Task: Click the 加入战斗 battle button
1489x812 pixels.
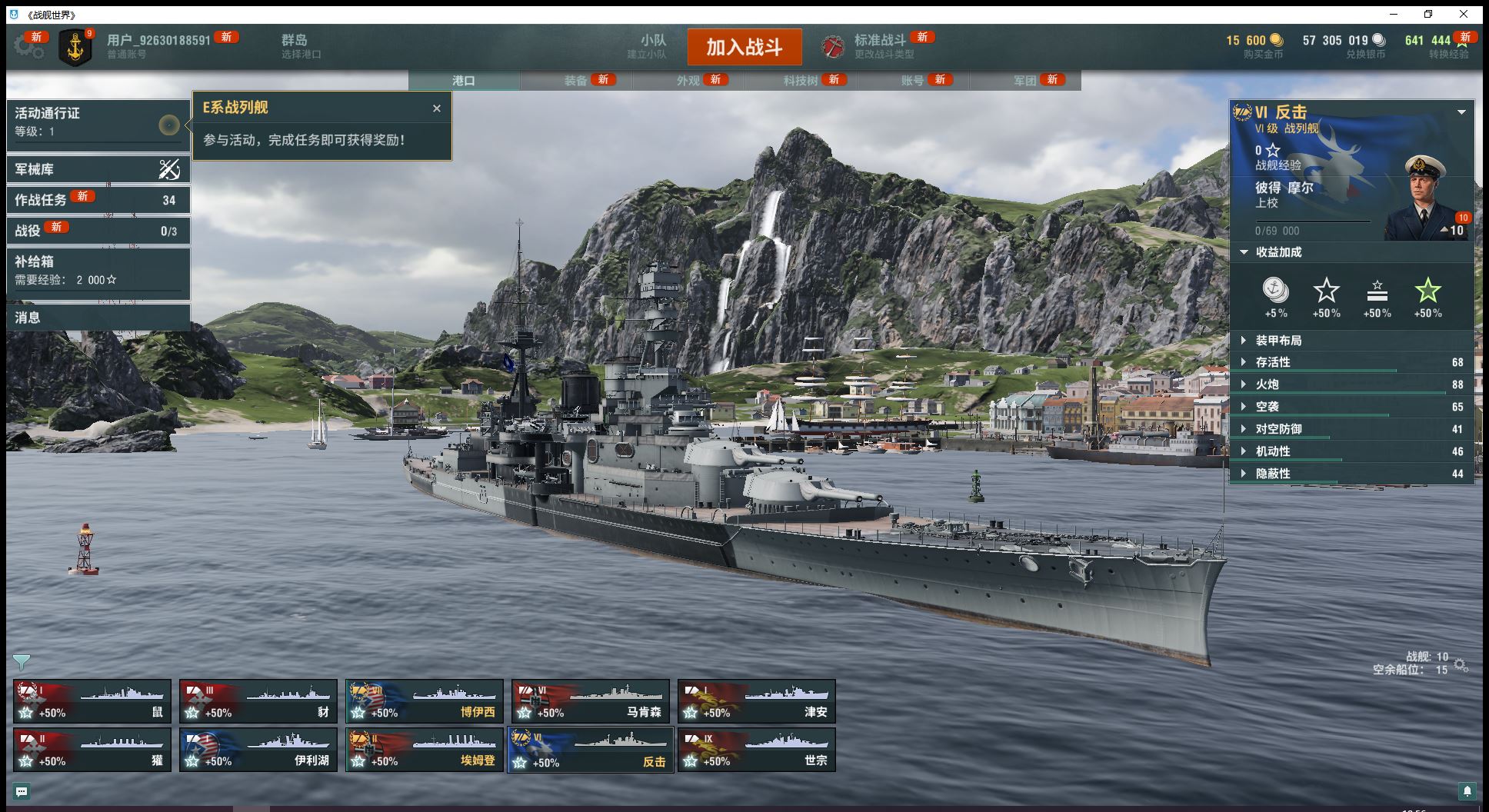Action: [x=744, y=47]
